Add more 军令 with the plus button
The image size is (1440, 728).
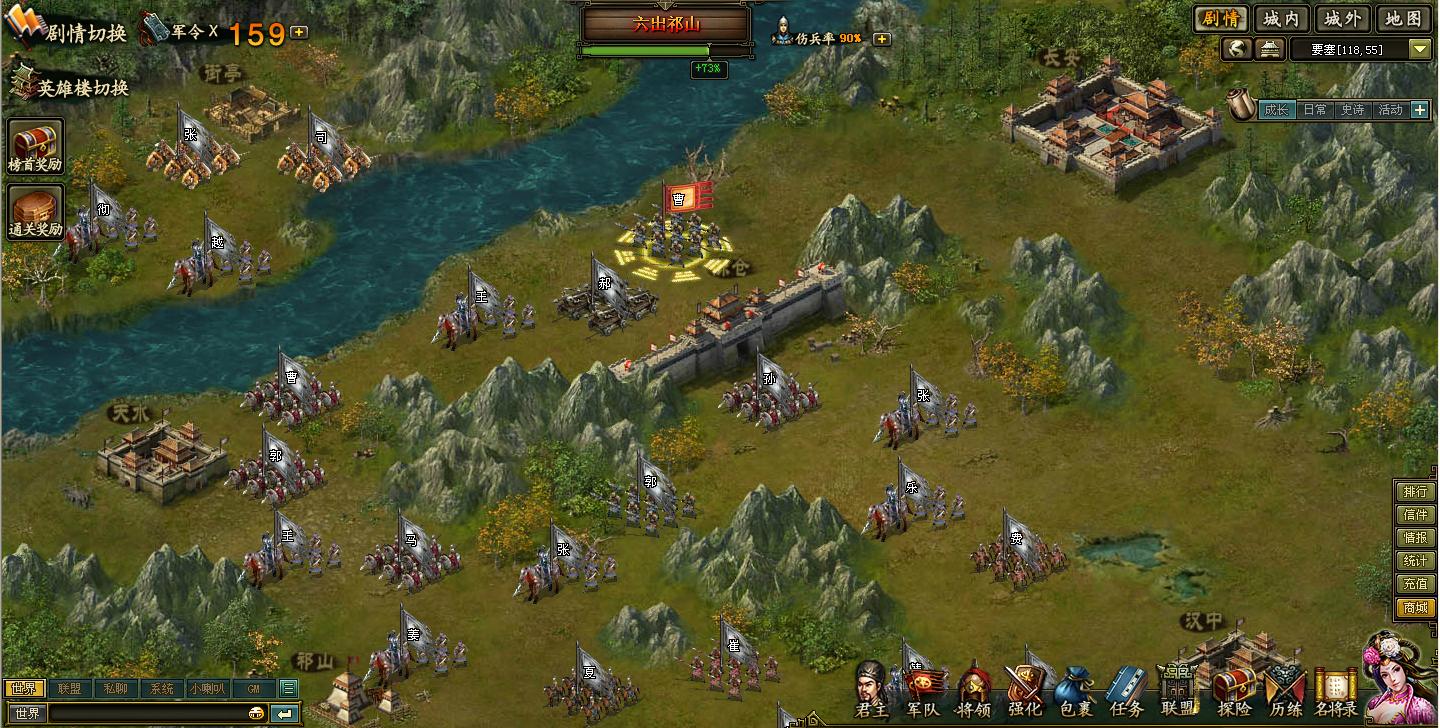click(299, 32)
